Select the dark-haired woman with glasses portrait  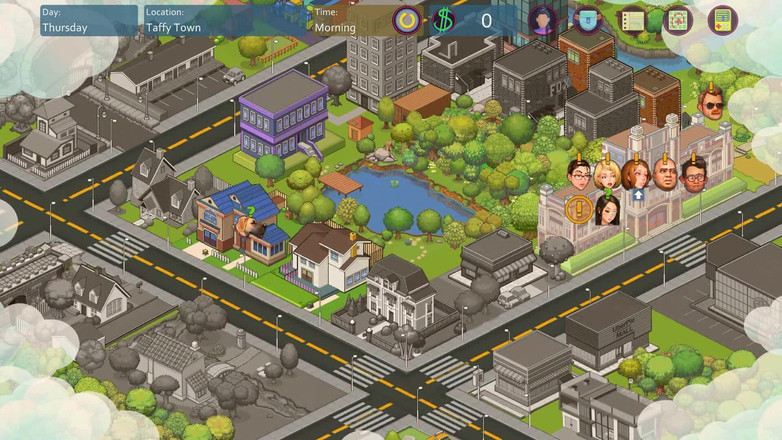pyautogui.click(x=581, y=176)
